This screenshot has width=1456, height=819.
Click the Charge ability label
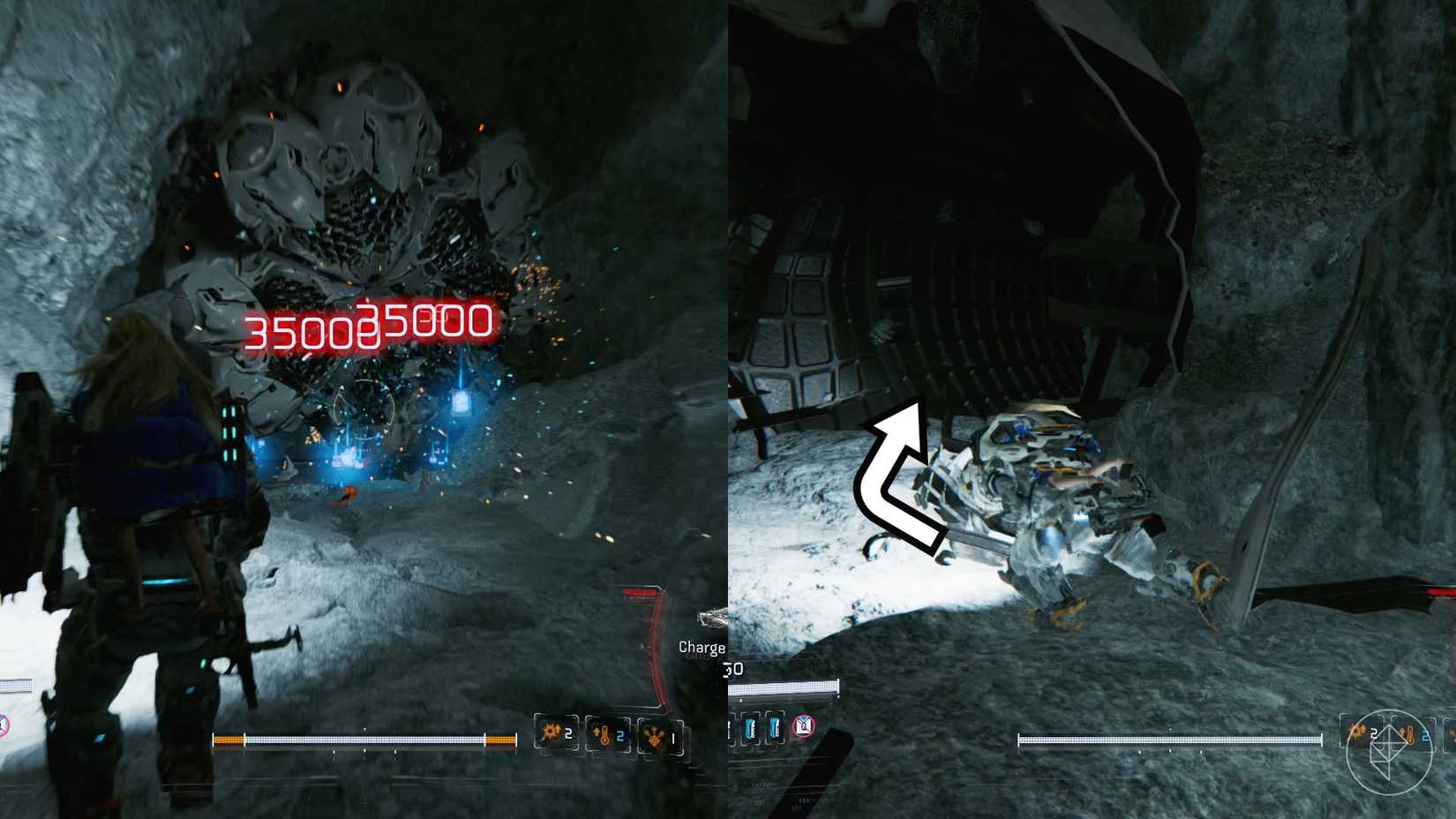(700, 648)
